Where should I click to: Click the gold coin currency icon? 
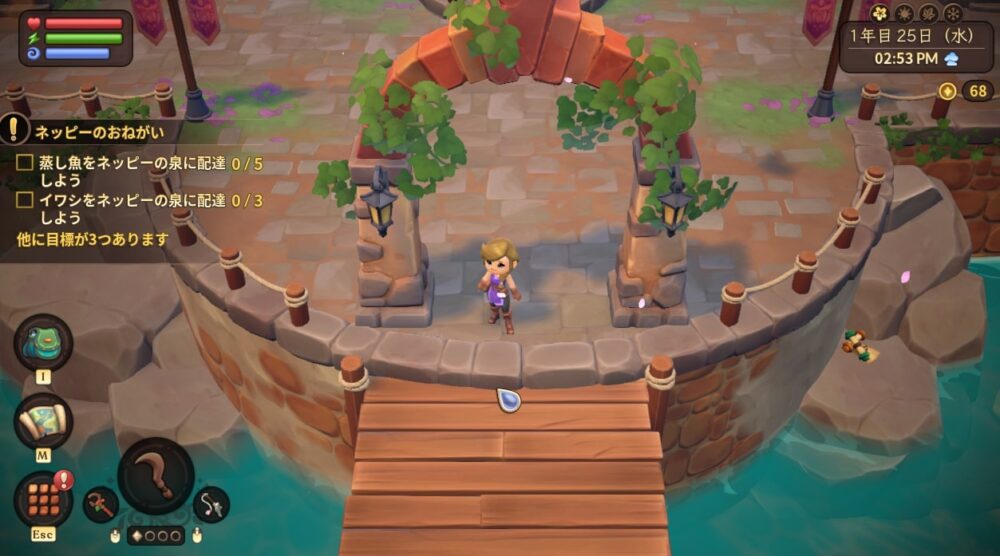tap(948, 92)
